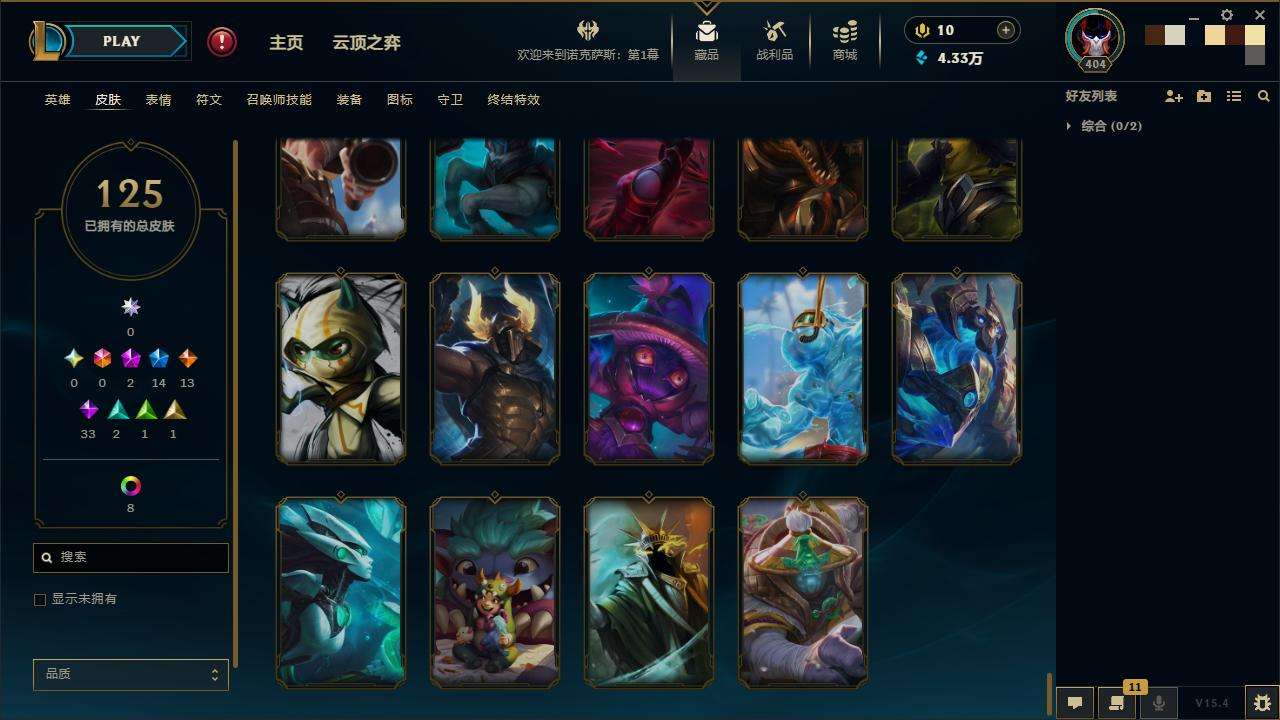
Task: Switch to the 召唤师技能 tab
Action: (279, 100)
